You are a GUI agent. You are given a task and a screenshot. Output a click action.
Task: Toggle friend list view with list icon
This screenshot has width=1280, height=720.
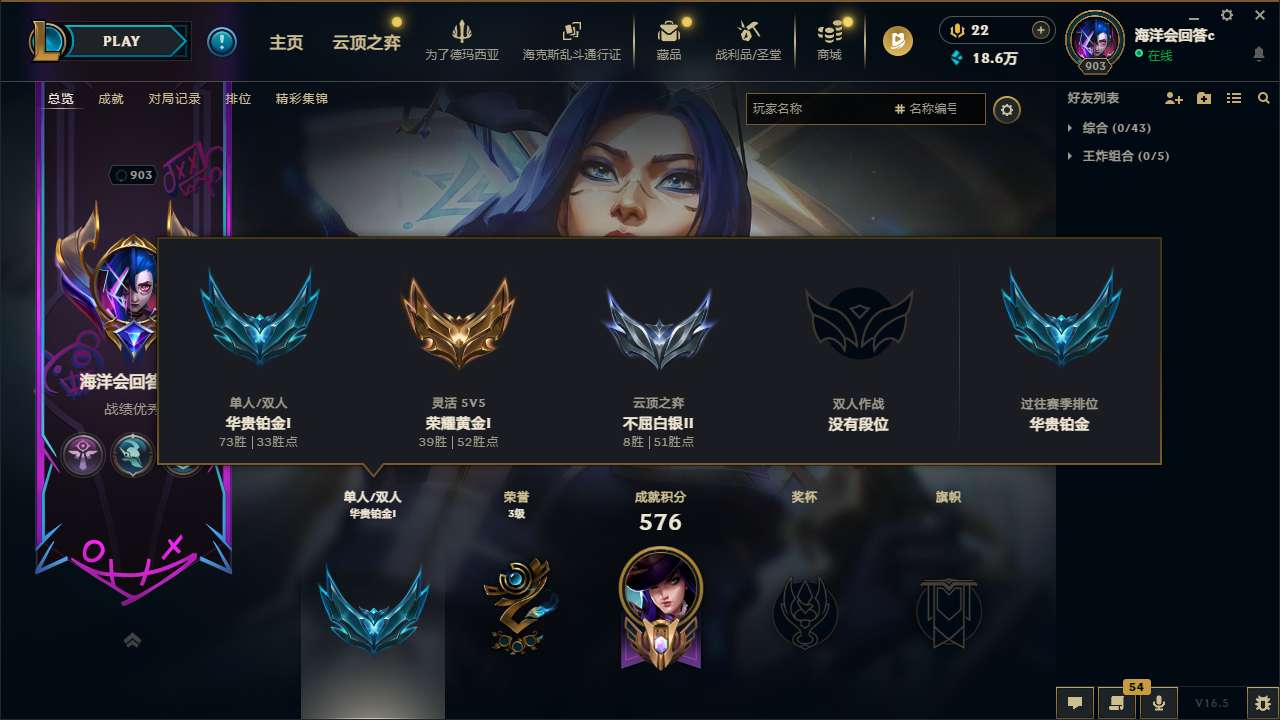pos(1233,98)
